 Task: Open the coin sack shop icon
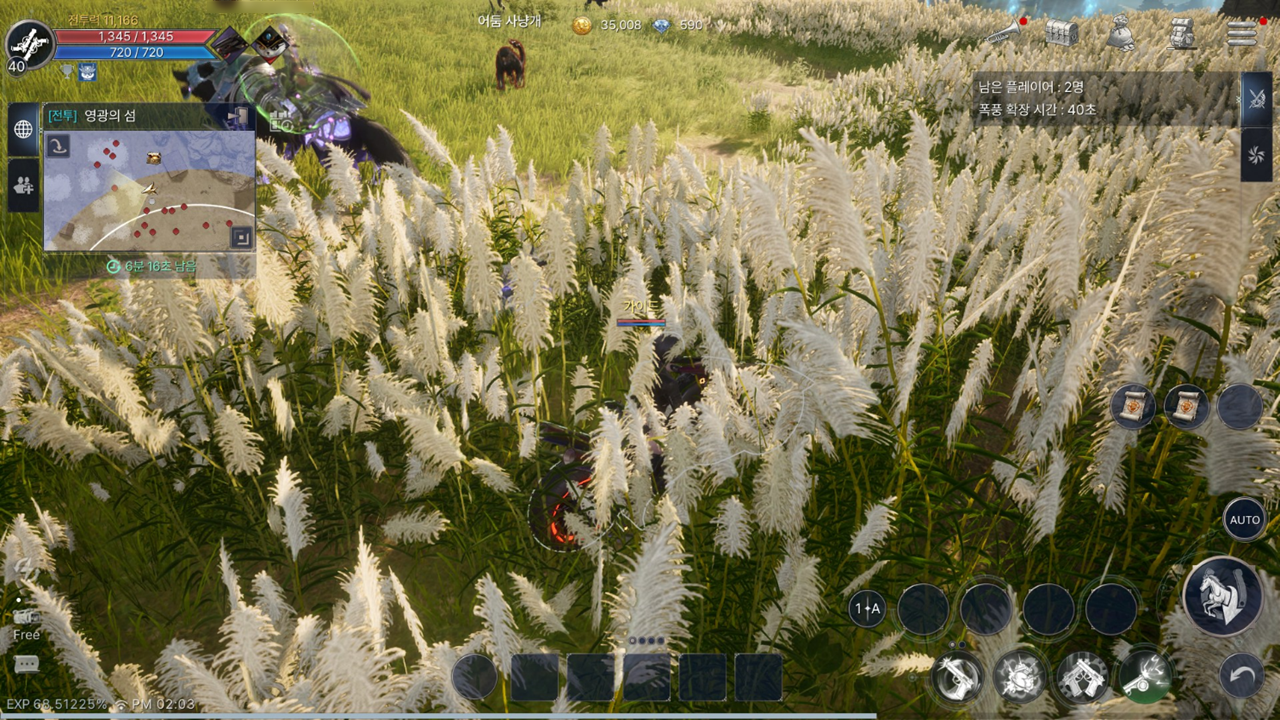pyautogui.click(x=1121, y=33)
